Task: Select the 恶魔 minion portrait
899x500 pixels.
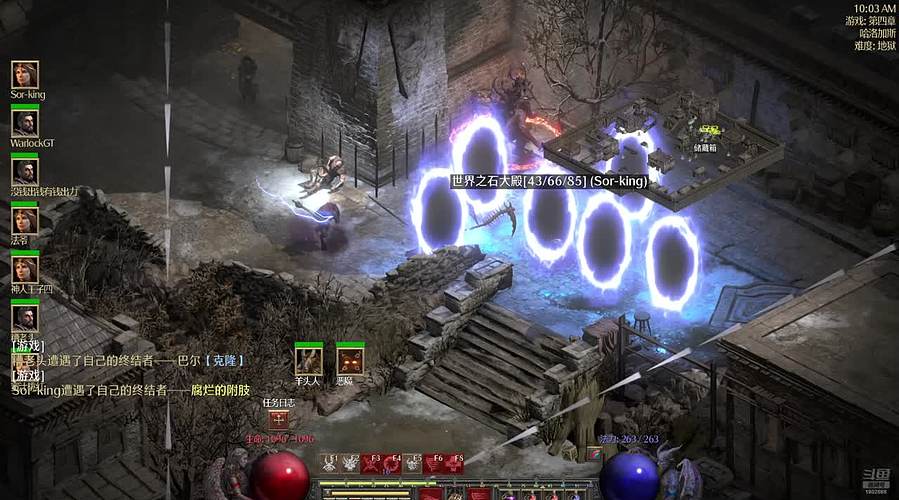Action: (350, 360)
